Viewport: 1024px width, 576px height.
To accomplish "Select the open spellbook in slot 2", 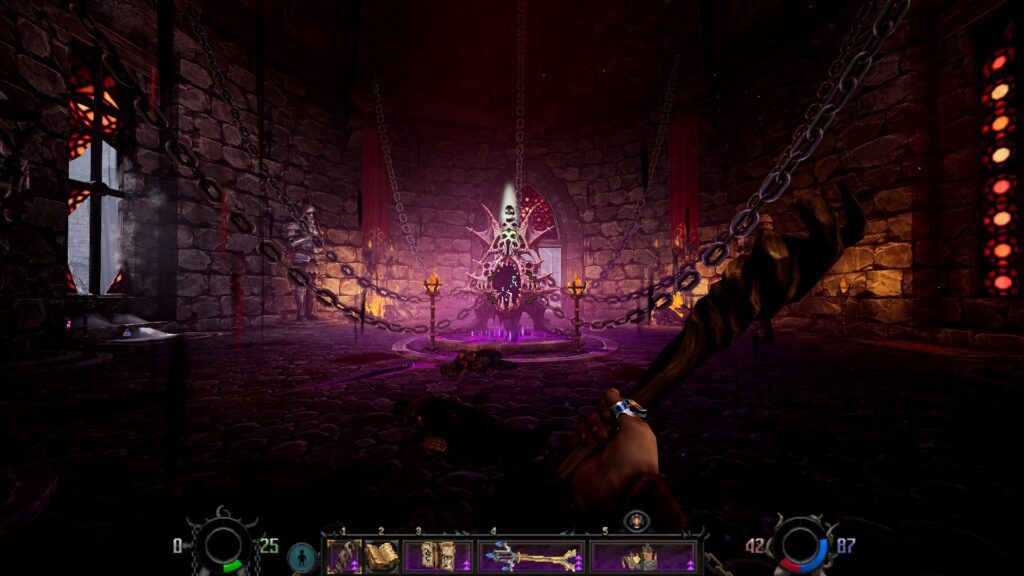I will click(x=381, y=556).
